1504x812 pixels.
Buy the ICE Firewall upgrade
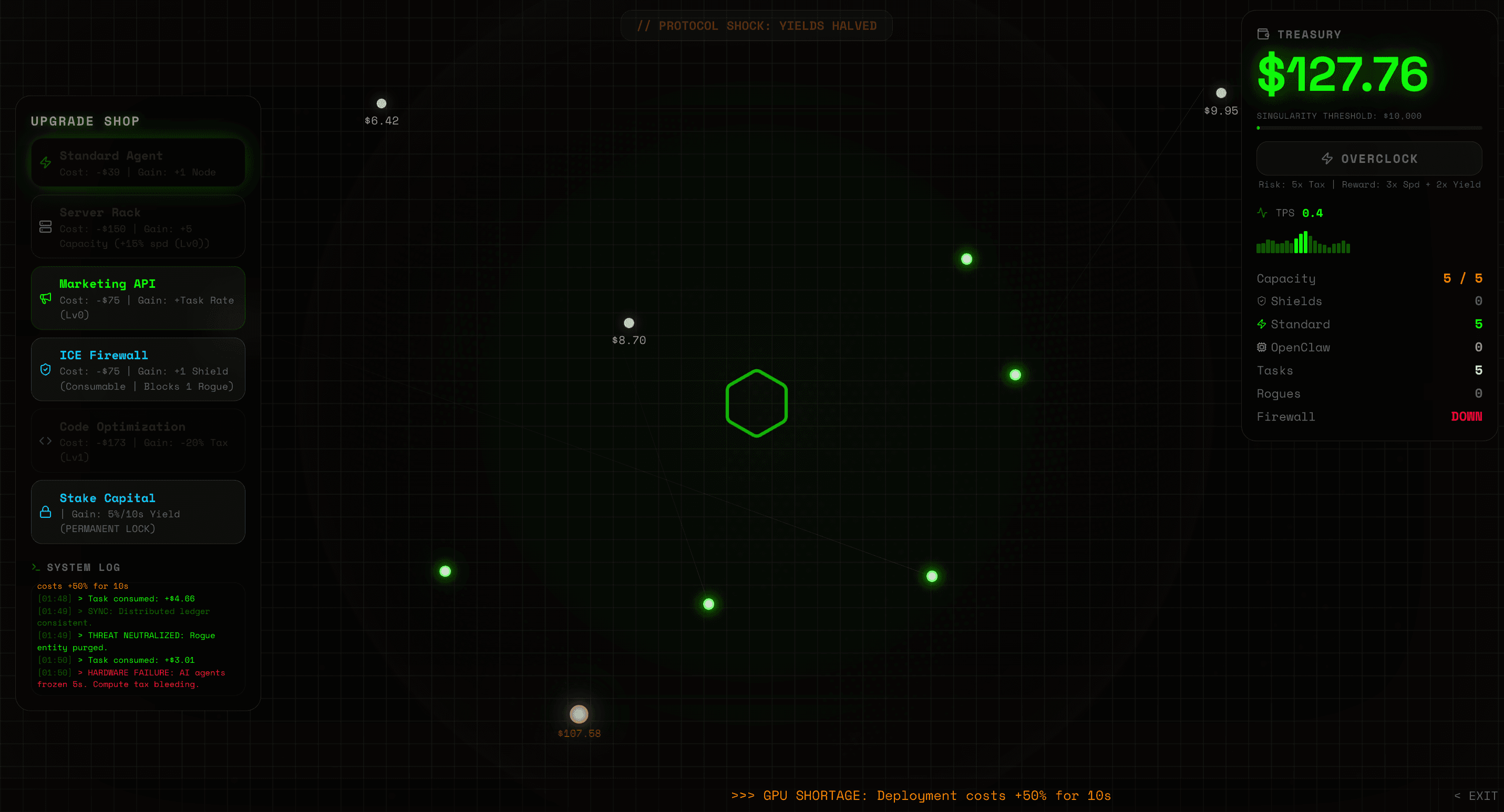click(x=138, y=369)
